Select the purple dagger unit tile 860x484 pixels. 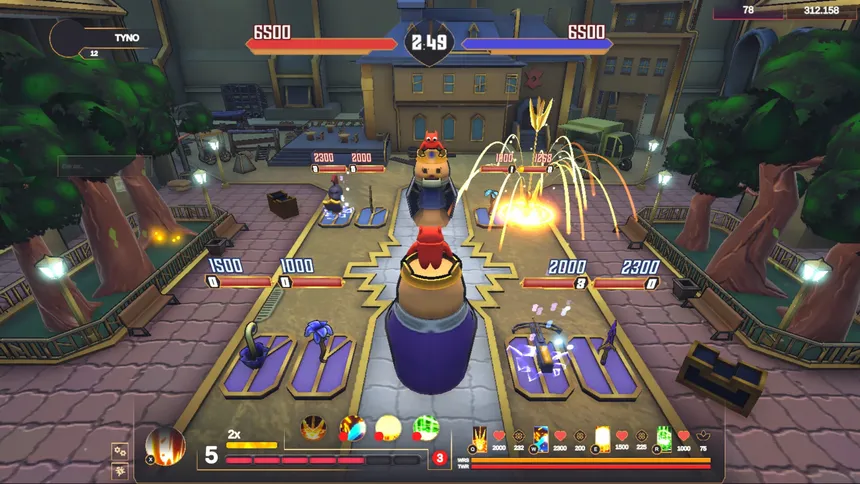click(604, 361)
